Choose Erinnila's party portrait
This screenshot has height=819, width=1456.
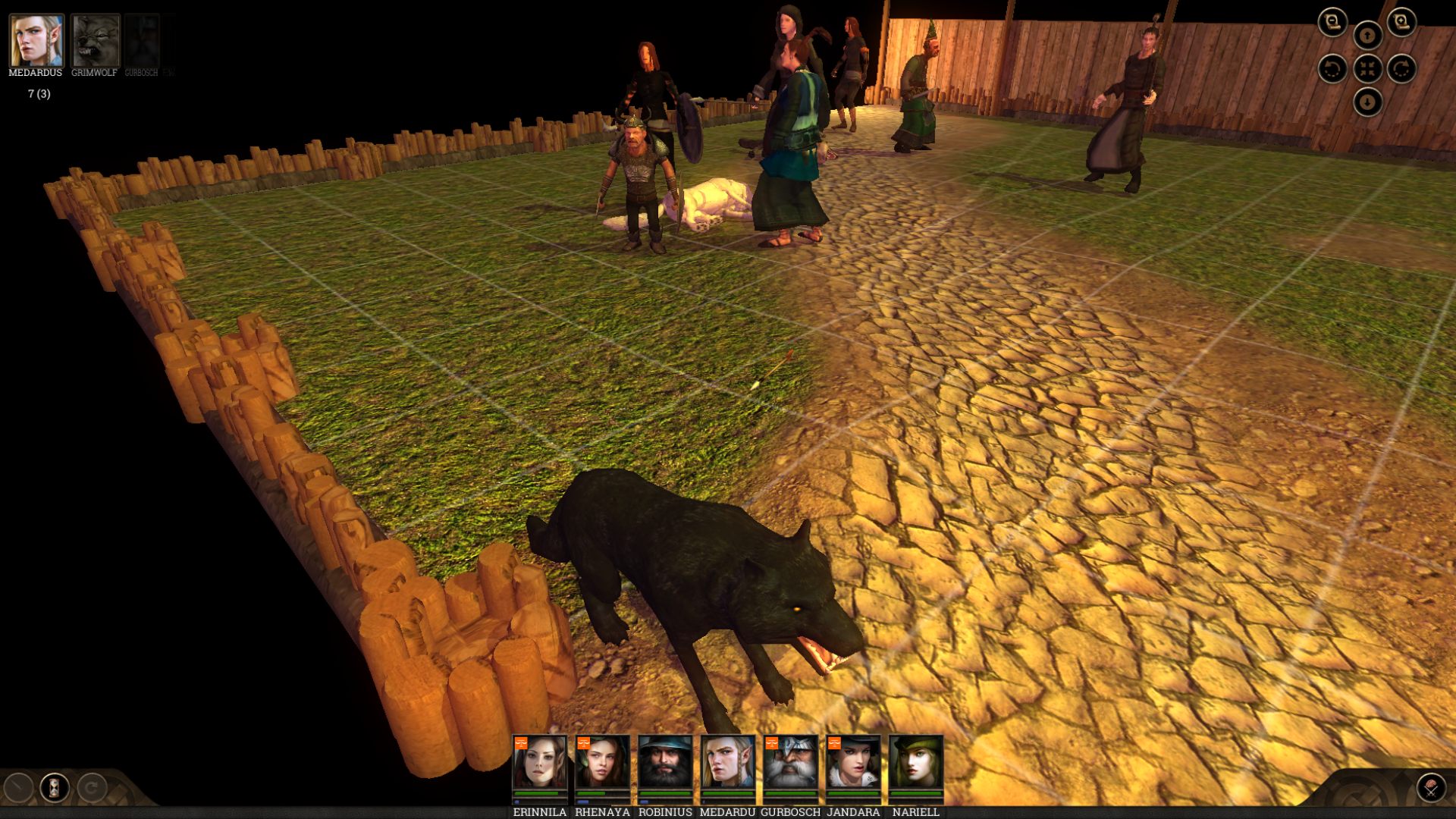539,763
